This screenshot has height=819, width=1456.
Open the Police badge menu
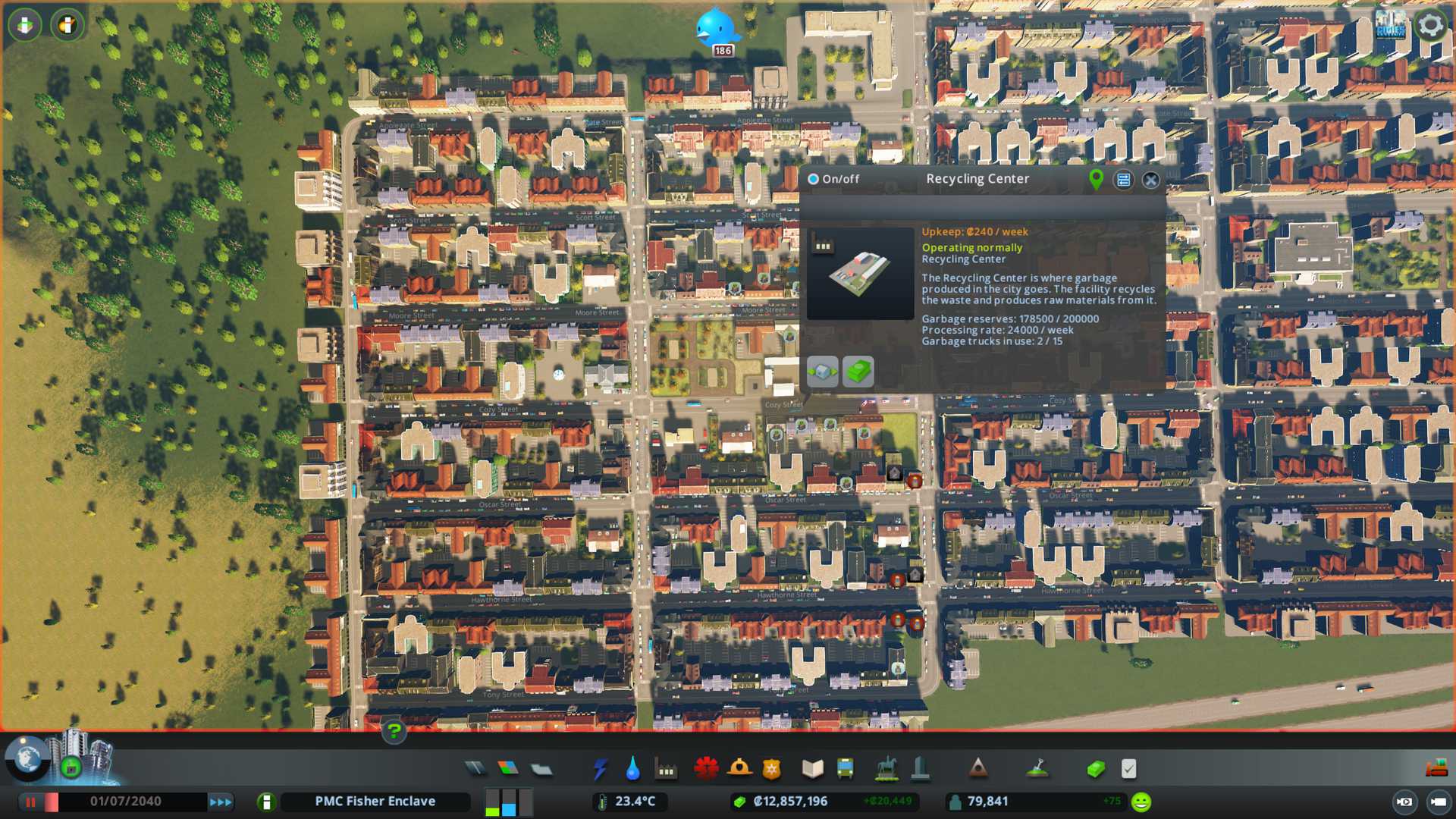coord(772,769)
